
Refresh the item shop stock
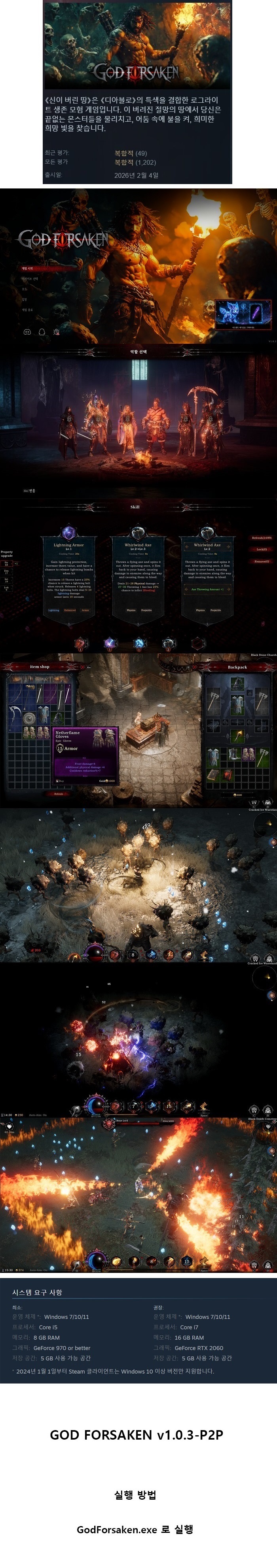pos(59,794)
